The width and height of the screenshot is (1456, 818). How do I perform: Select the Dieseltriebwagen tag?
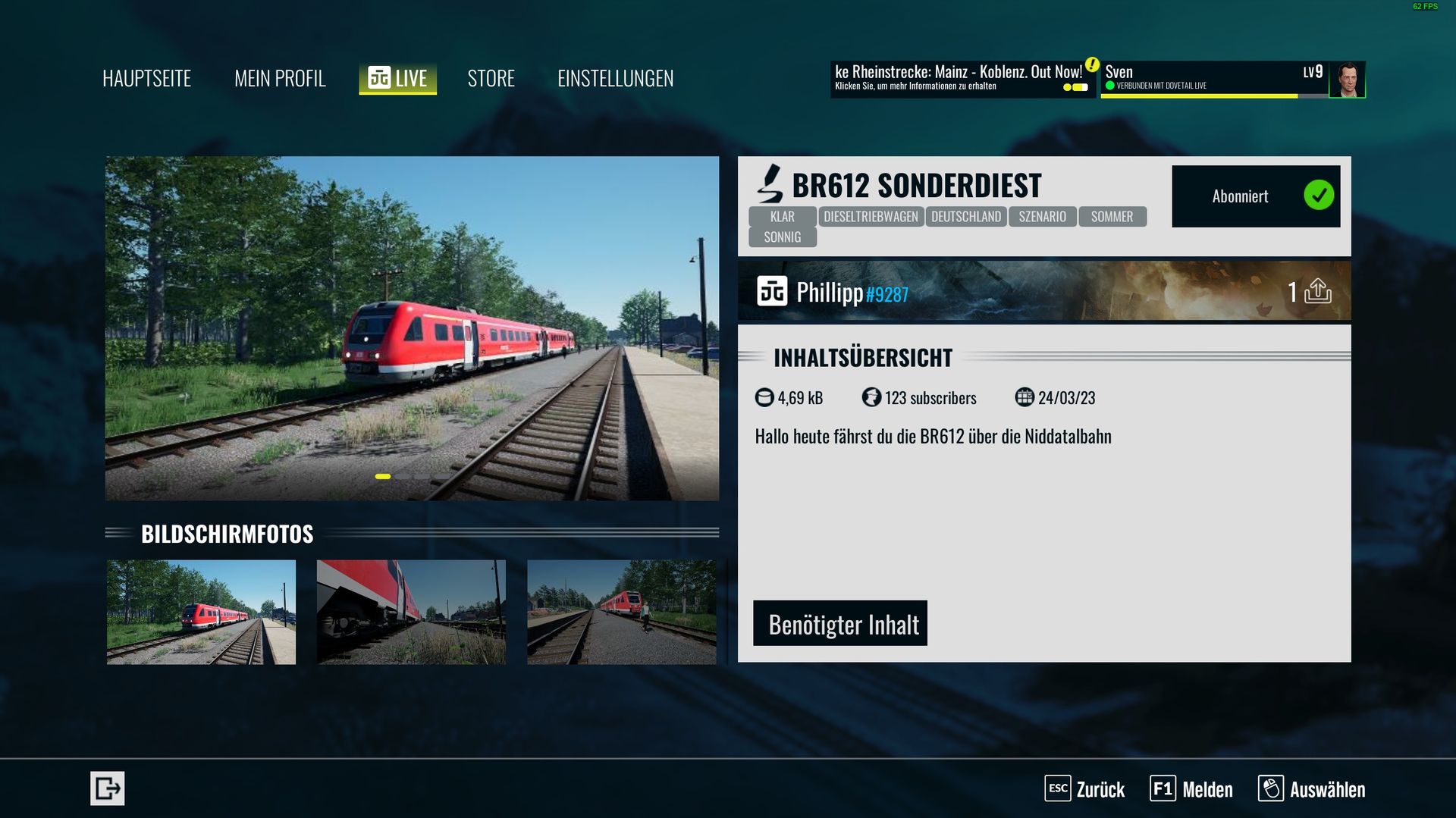pos(871,217)
